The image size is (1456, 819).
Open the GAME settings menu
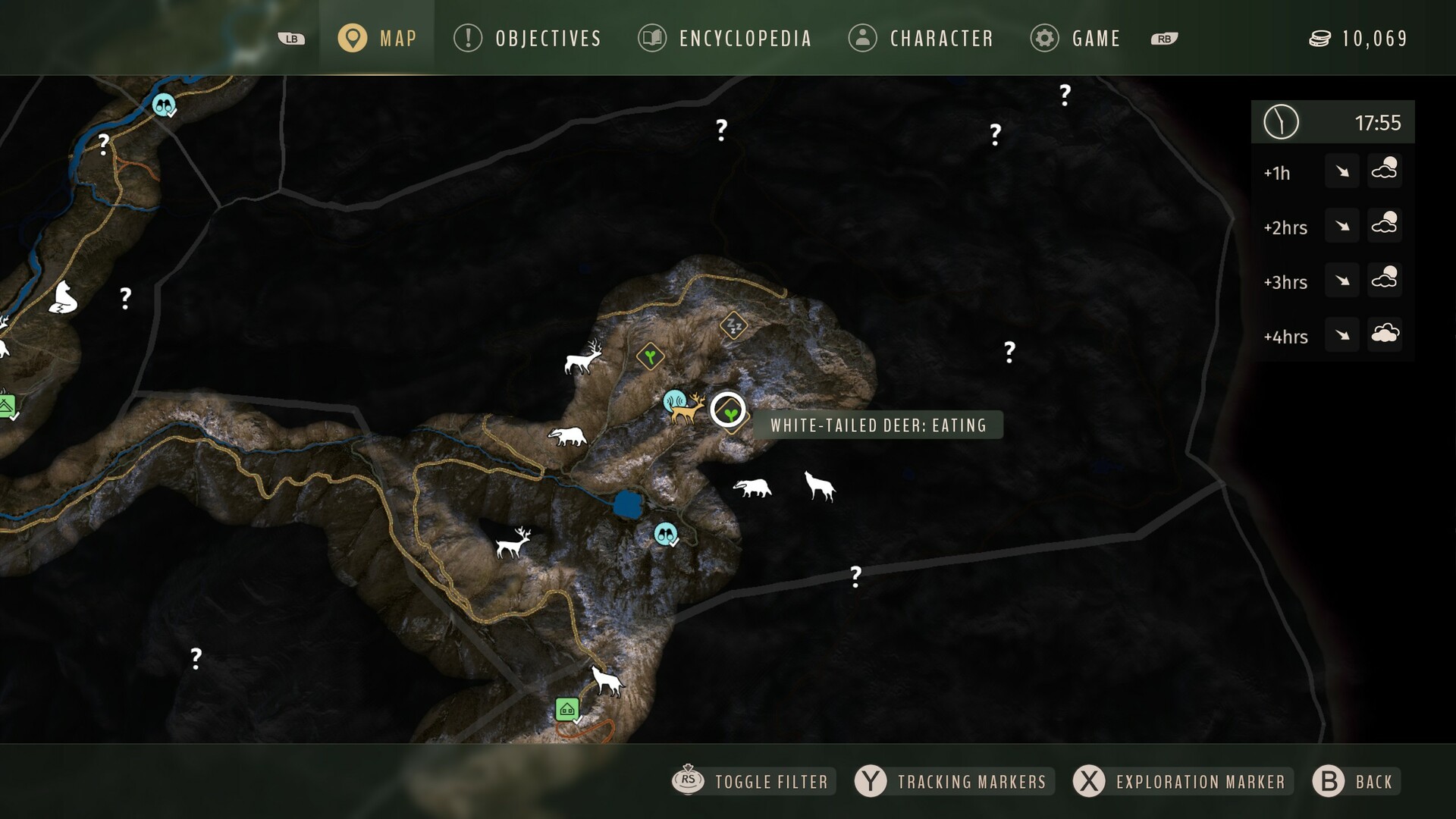pos(1075,38)
